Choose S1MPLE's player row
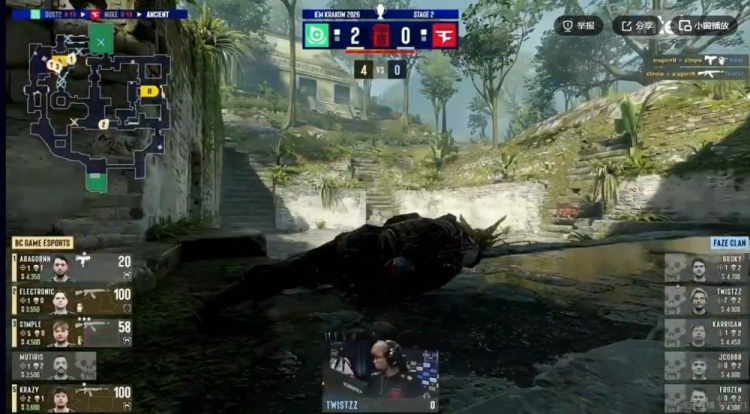 [72, 333]
